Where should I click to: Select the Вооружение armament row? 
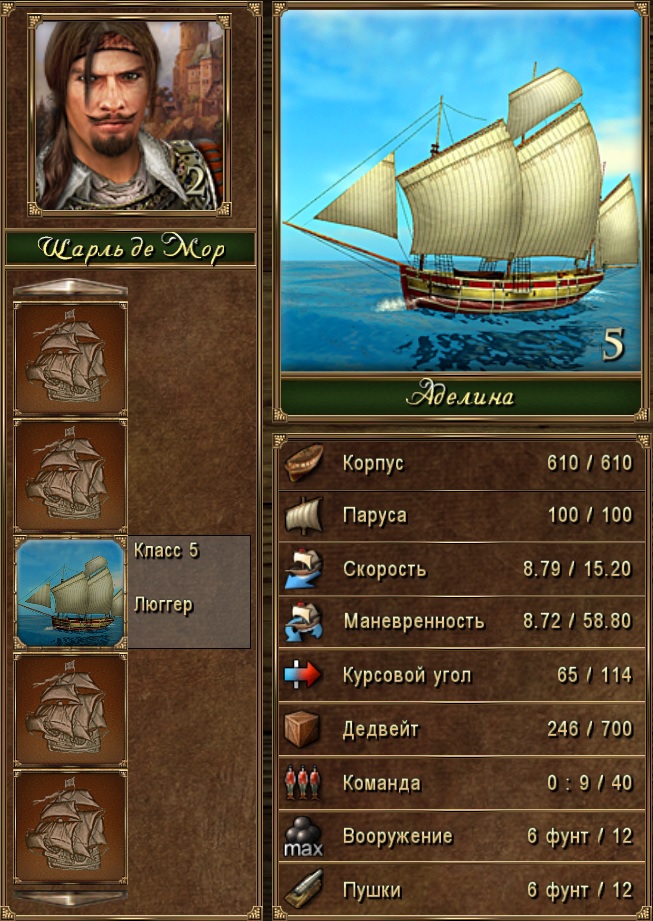coord(460,836)
